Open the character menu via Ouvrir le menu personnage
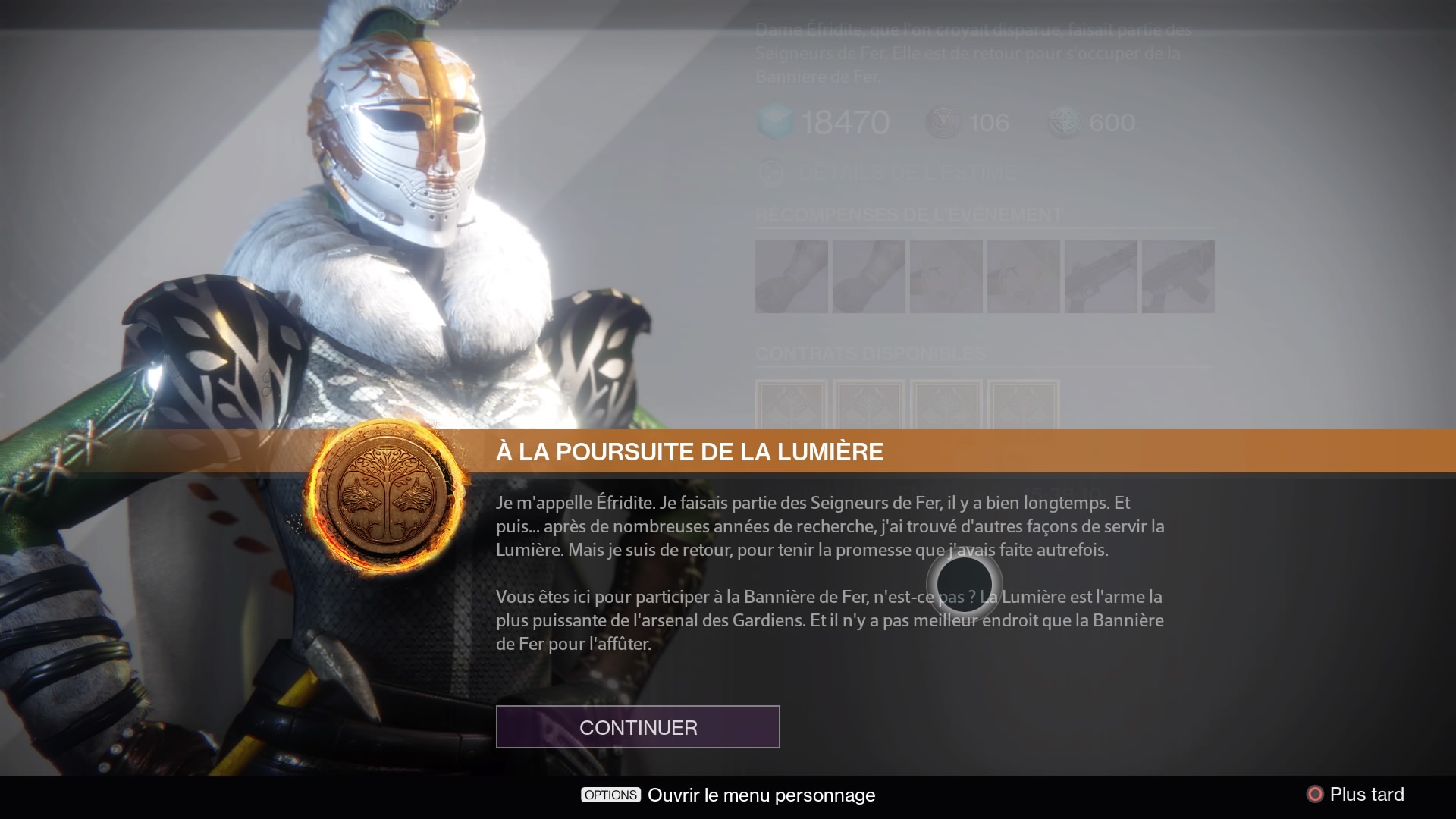 760,795
